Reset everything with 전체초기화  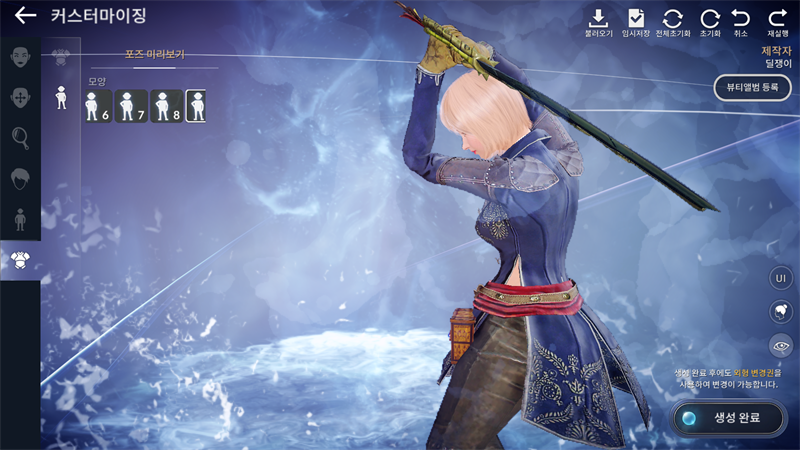[x=673, y=23]
